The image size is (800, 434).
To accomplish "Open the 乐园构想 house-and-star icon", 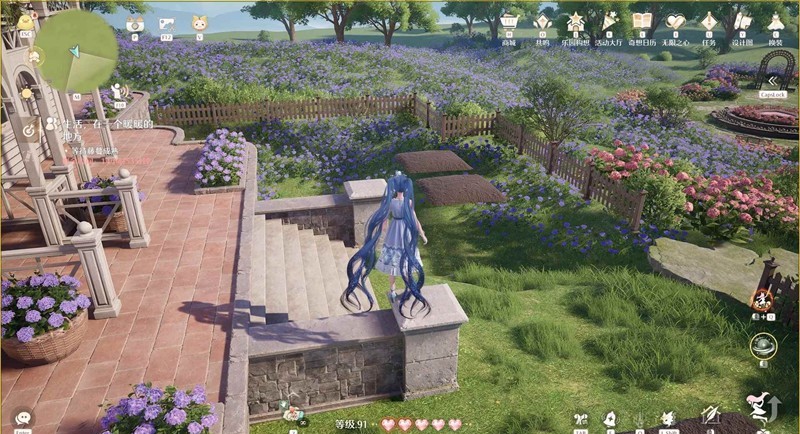I will pyautogui.click(x=575, y=22).
